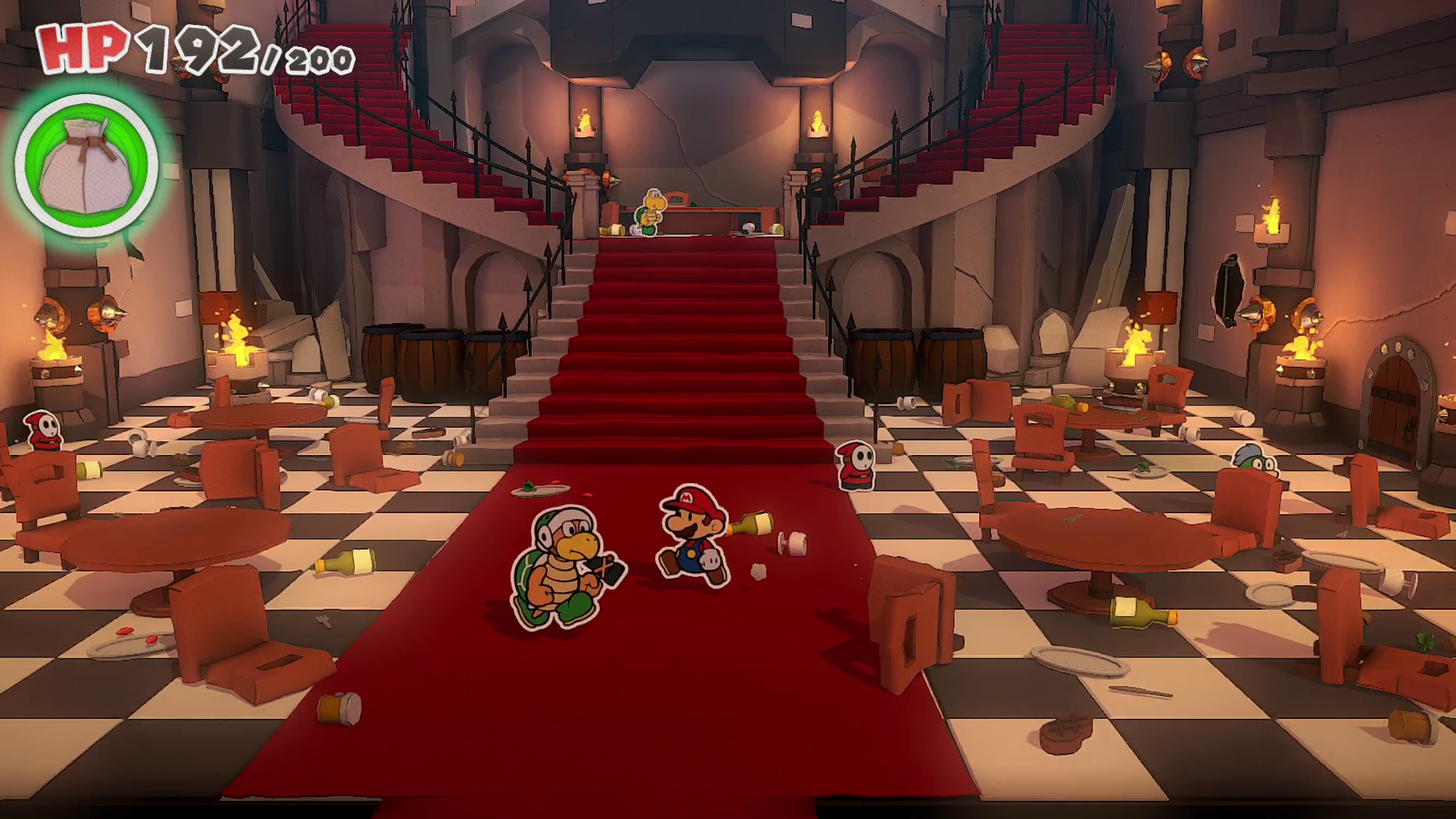This screenshot has width=1456, height=819.
Task: Open the confetti bag icon
Action: point(86,166)
